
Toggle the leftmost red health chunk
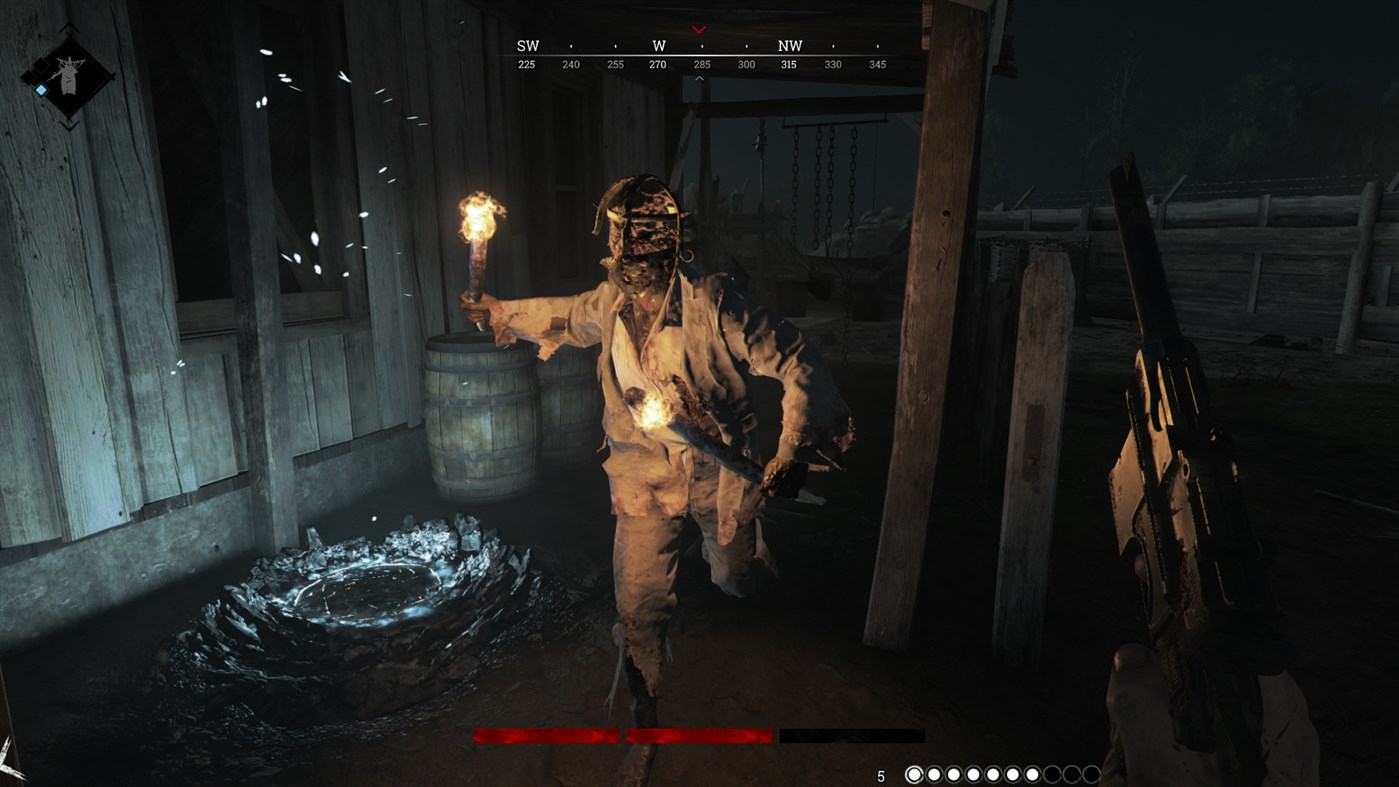(x=545, y=736)
